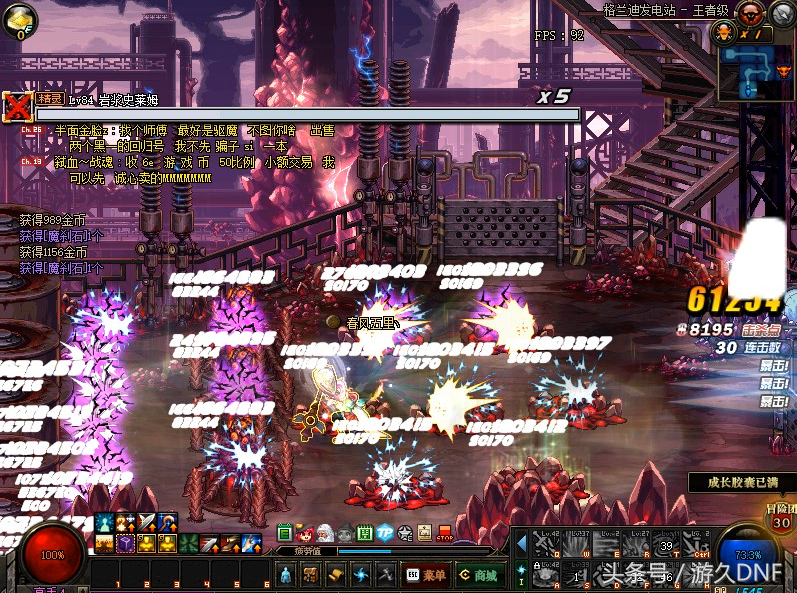The height and width of the screenshot is (593, 797).
Task: Click the red X beside boss health bar
Action: coord(16,105)
